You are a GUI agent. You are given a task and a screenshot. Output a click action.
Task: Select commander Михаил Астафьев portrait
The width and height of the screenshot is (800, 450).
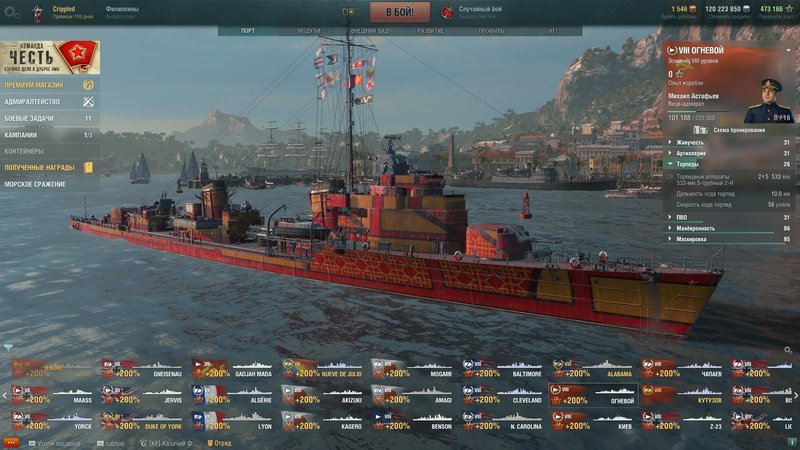pos(771,100)
